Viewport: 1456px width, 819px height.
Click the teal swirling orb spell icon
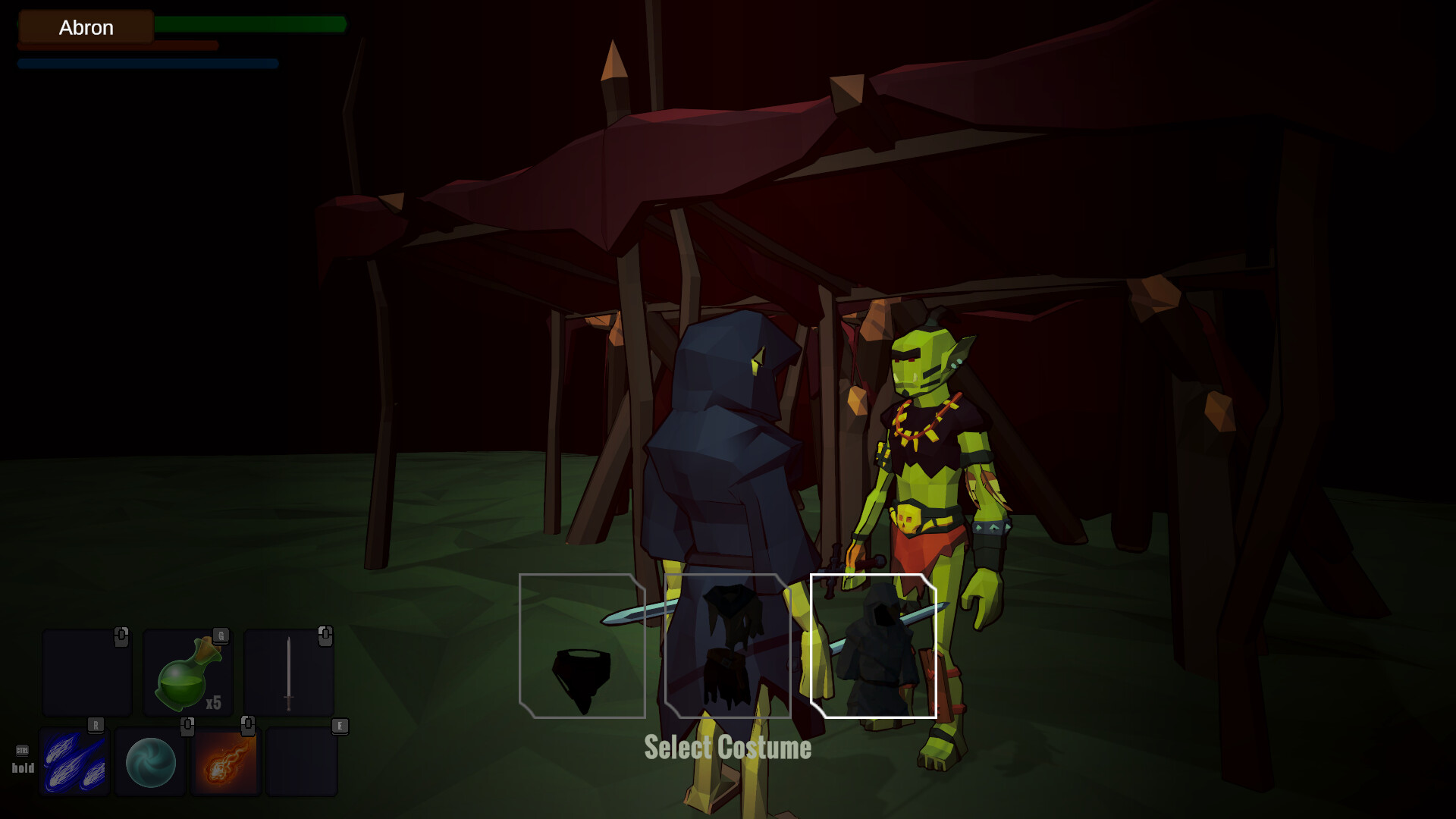[151, 761]
